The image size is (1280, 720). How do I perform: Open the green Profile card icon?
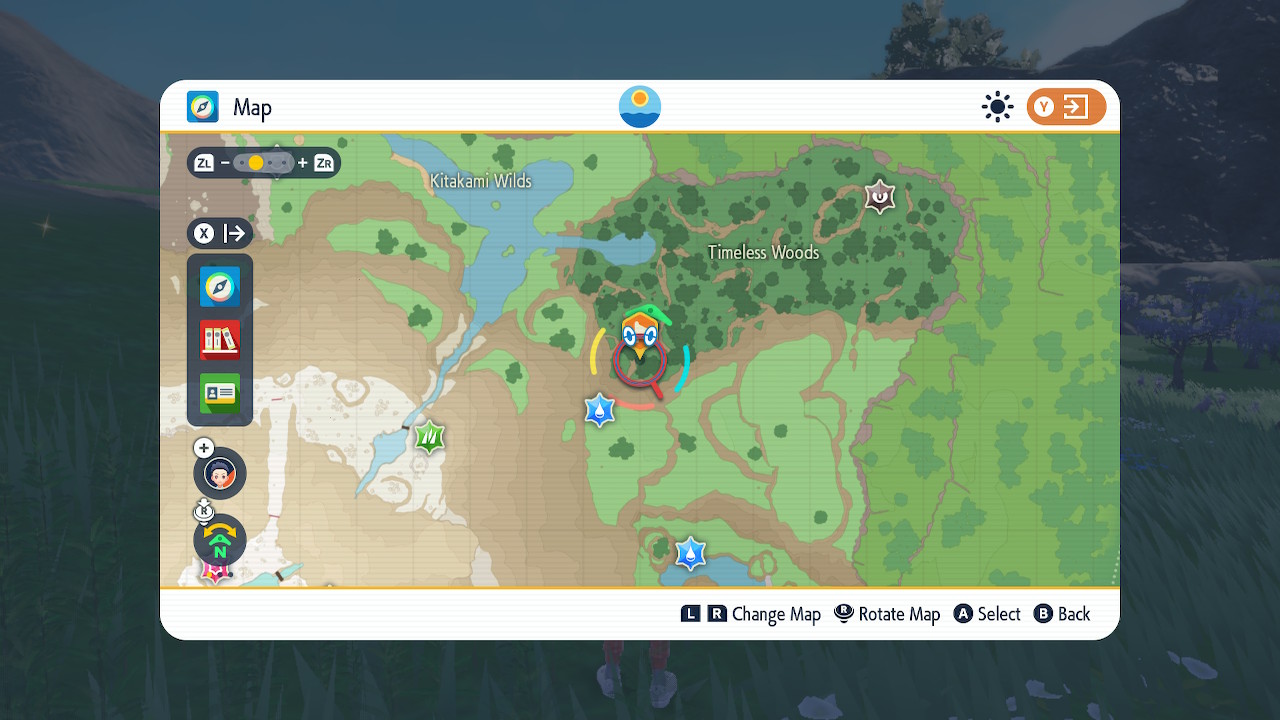coord(219,393)
